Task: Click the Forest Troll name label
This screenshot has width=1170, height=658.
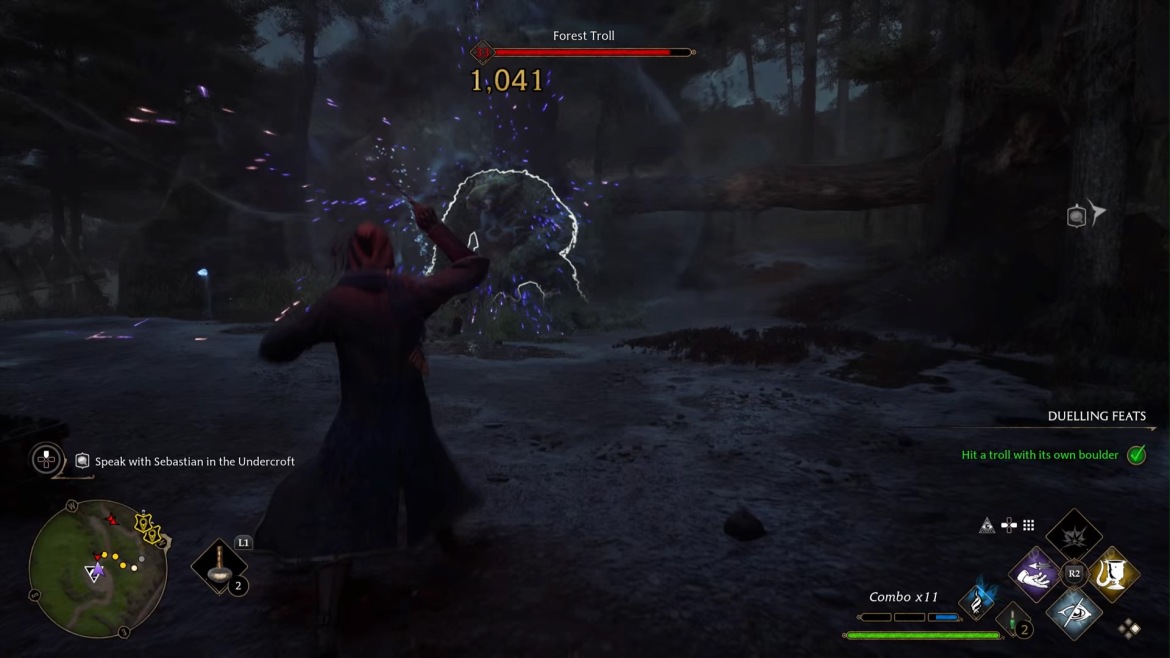Action: (x=584, y=36)
